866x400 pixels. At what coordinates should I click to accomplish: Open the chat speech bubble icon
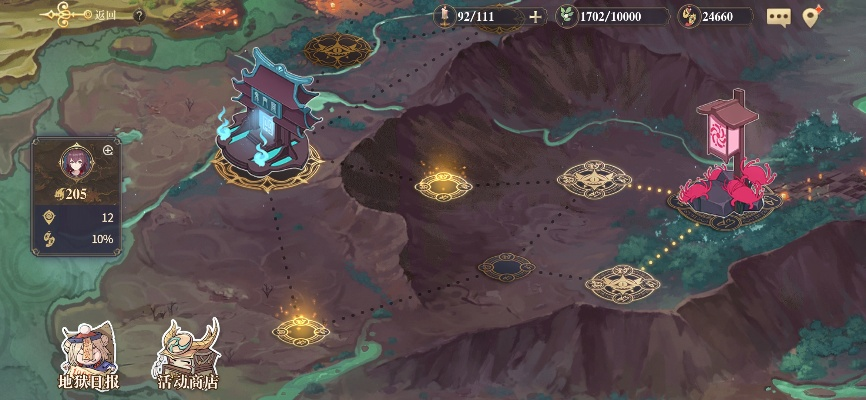tap(778, 16)
